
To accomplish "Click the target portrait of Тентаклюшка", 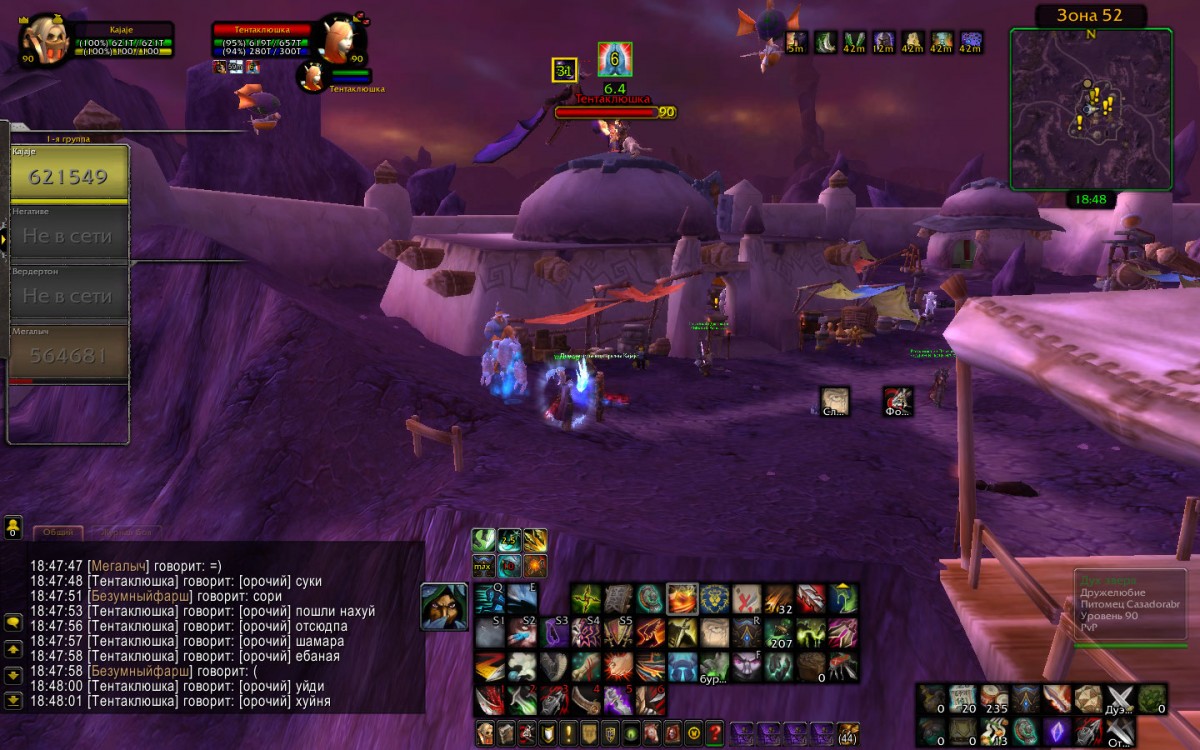I will (342, 40).
